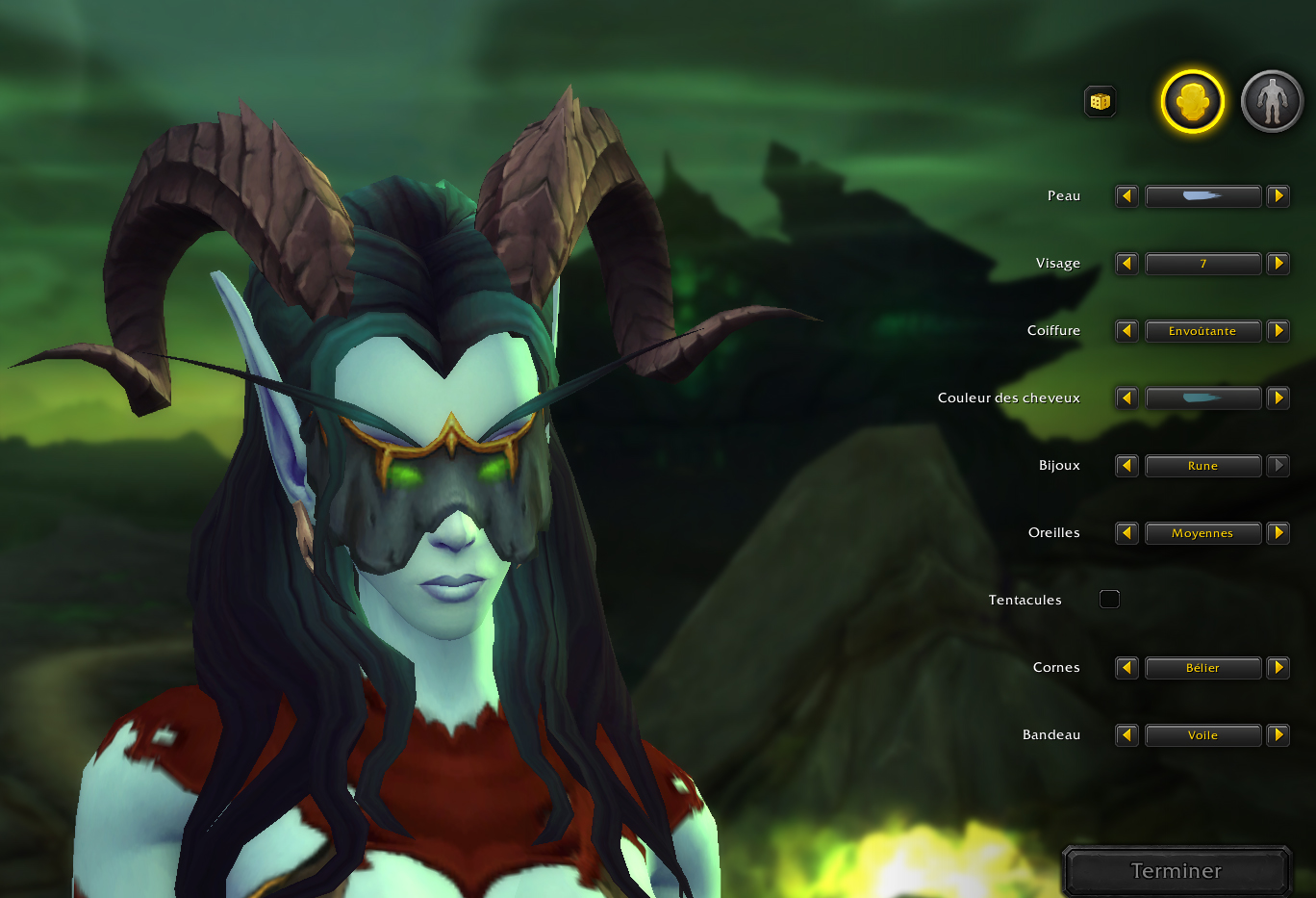Advance to the next Peau option

coord(1278,196)
